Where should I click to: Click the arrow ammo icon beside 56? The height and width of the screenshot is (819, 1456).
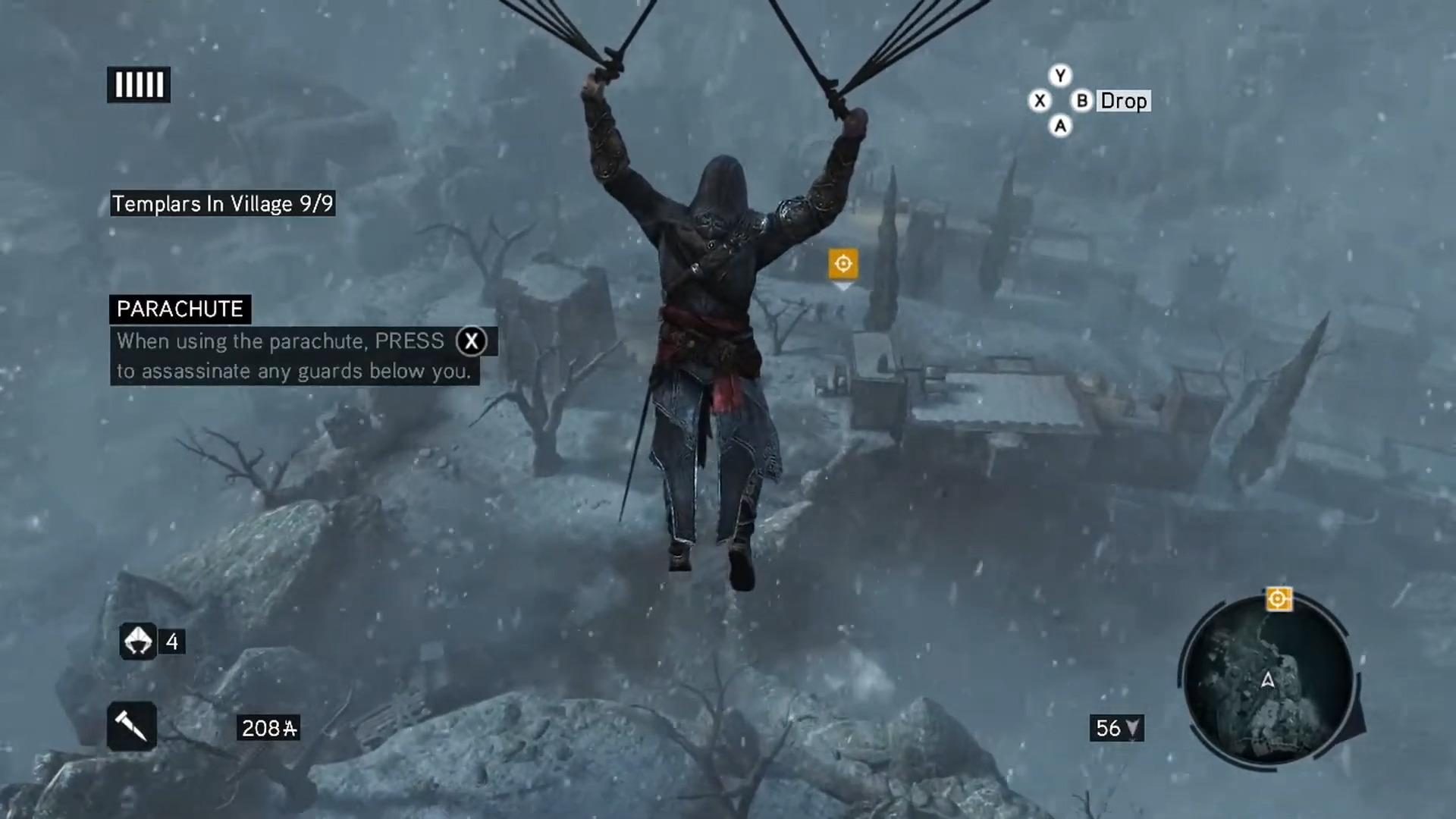[1134, 729]
